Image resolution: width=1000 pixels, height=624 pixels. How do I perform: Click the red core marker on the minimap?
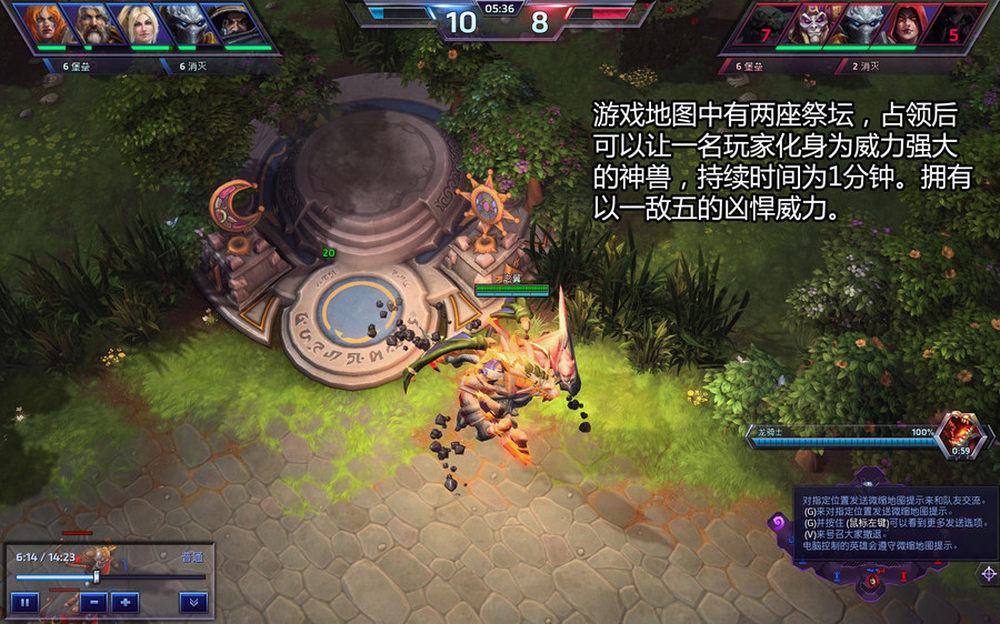point(872,581)
